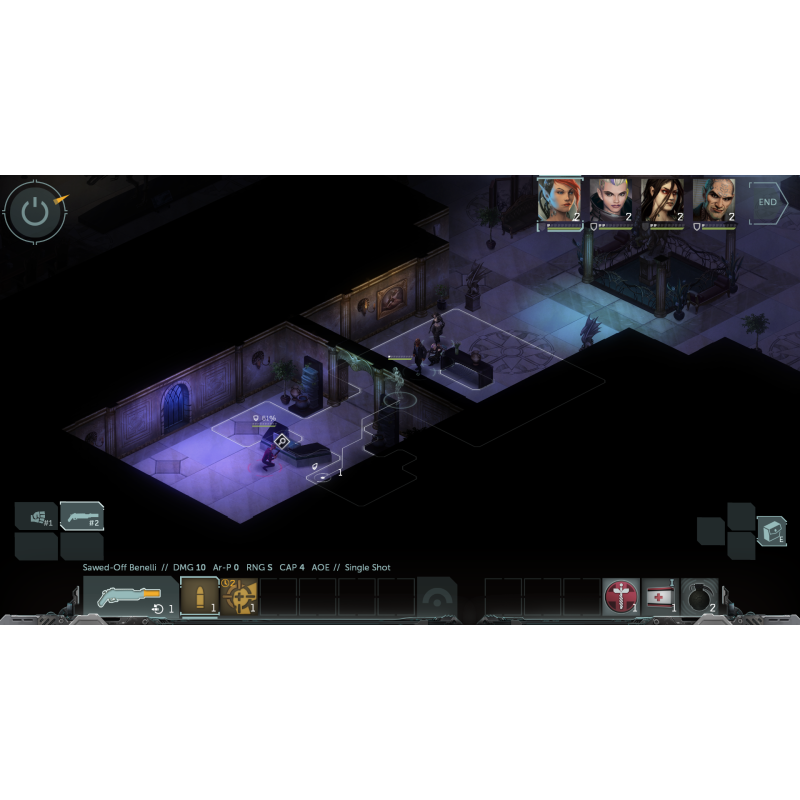The height and width of the screenshot is (800, 800).
Task: Select the bald tattooed man portrait
Action: coord(714,201)
